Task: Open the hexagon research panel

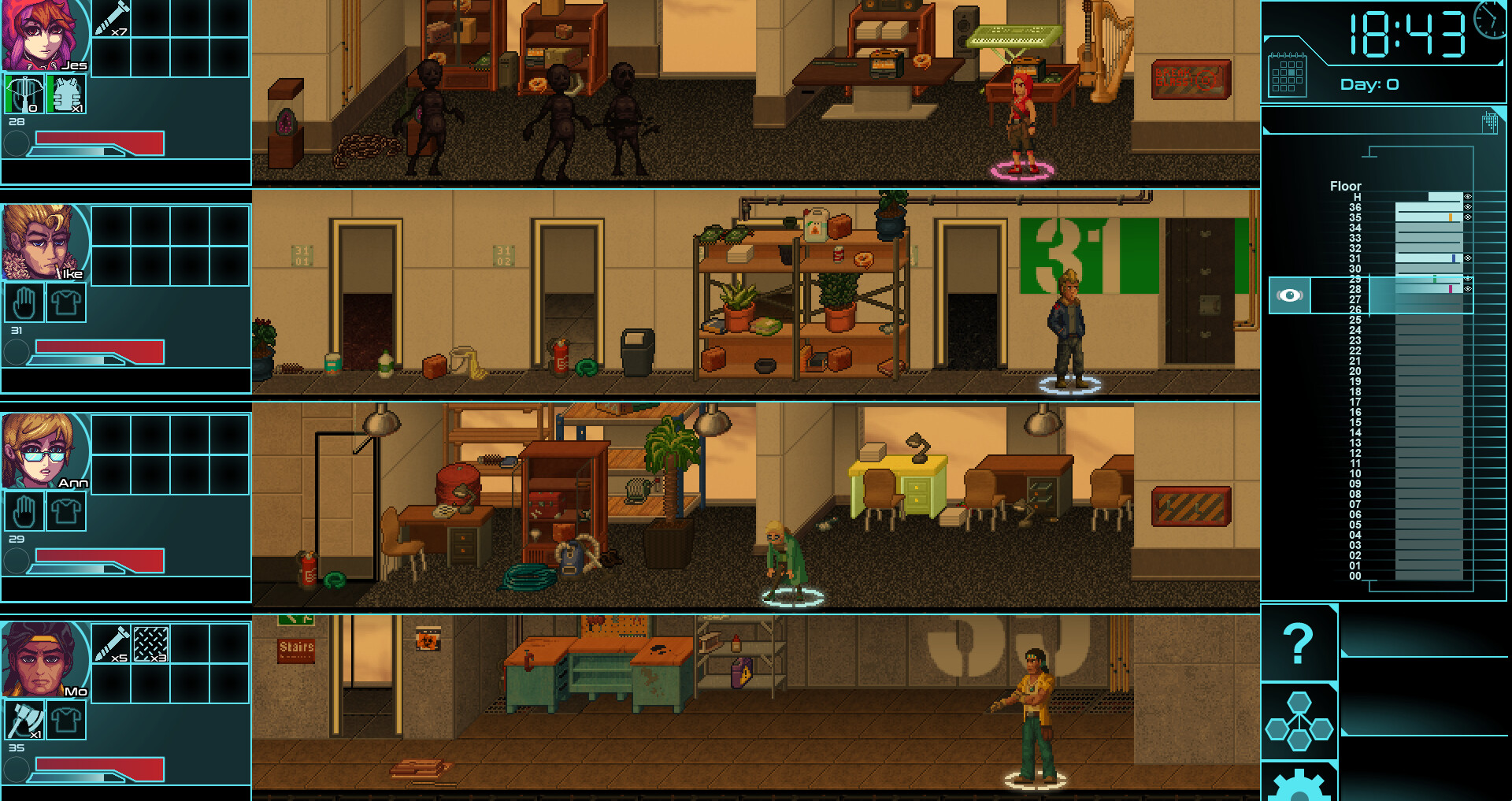Action: click(x=1299, y=721)
